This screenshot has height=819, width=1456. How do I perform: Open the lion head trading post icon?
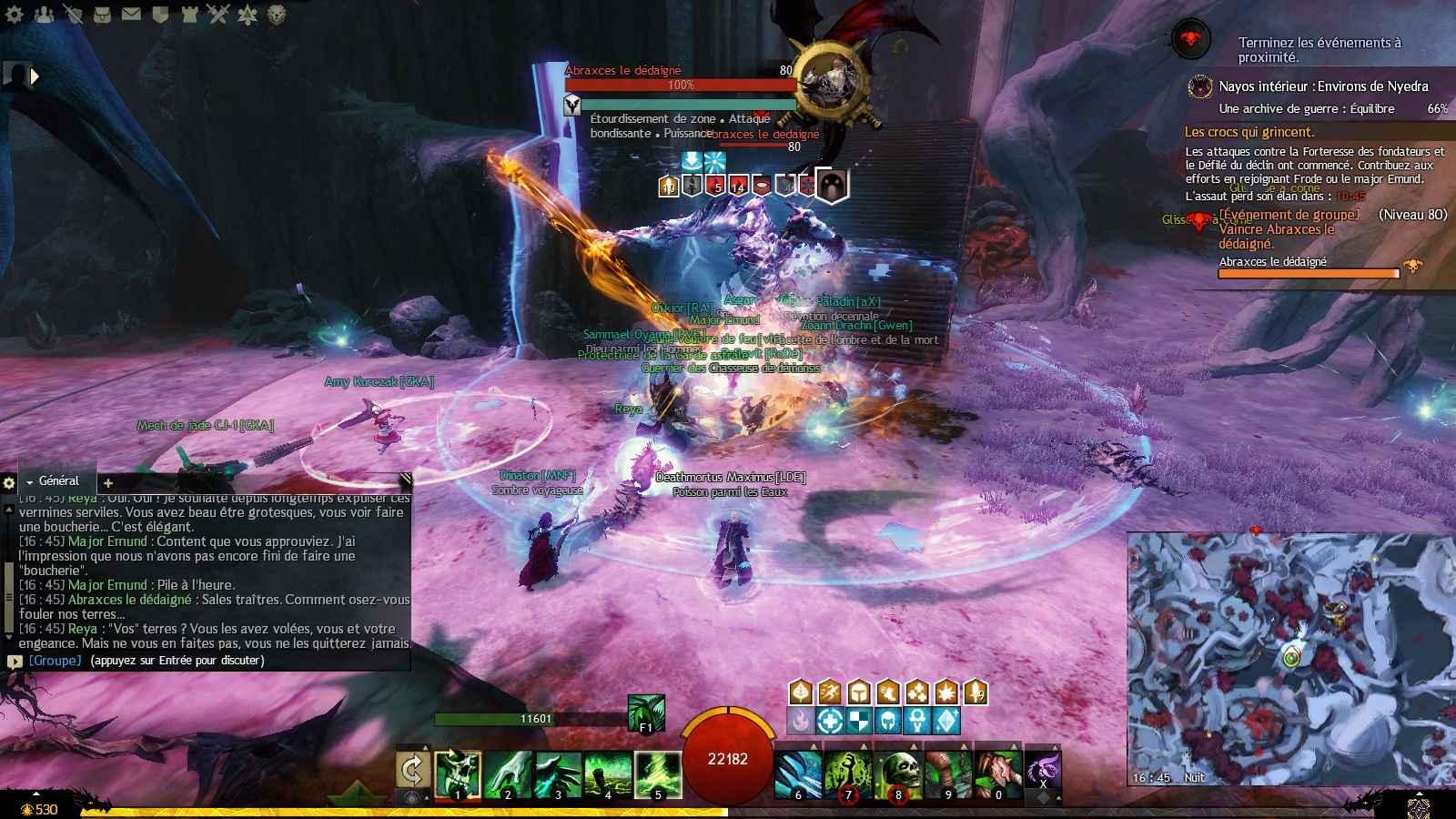click(277, 14)
